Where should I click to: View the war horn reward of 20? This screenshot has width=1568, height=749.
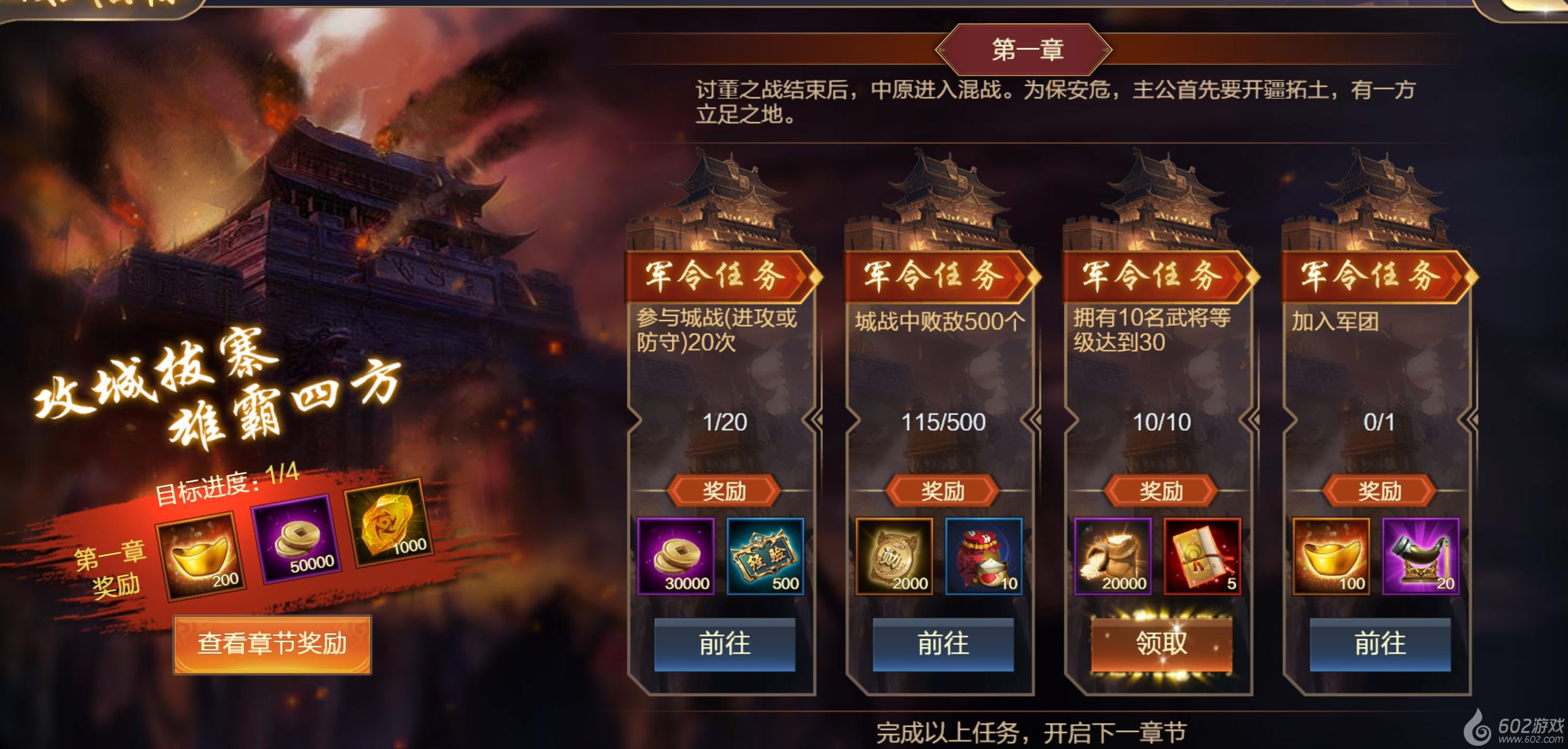[x=1421, y=556]
